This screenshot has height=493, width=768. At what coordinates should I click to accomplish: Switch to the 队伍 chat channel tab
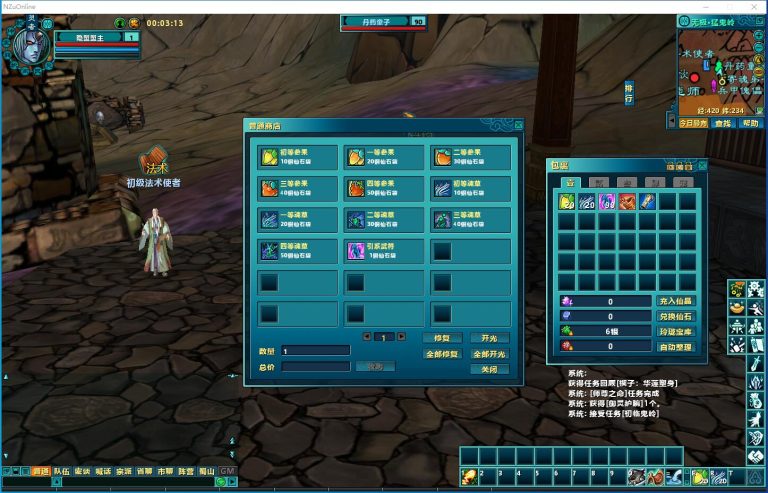click(62, 470)
